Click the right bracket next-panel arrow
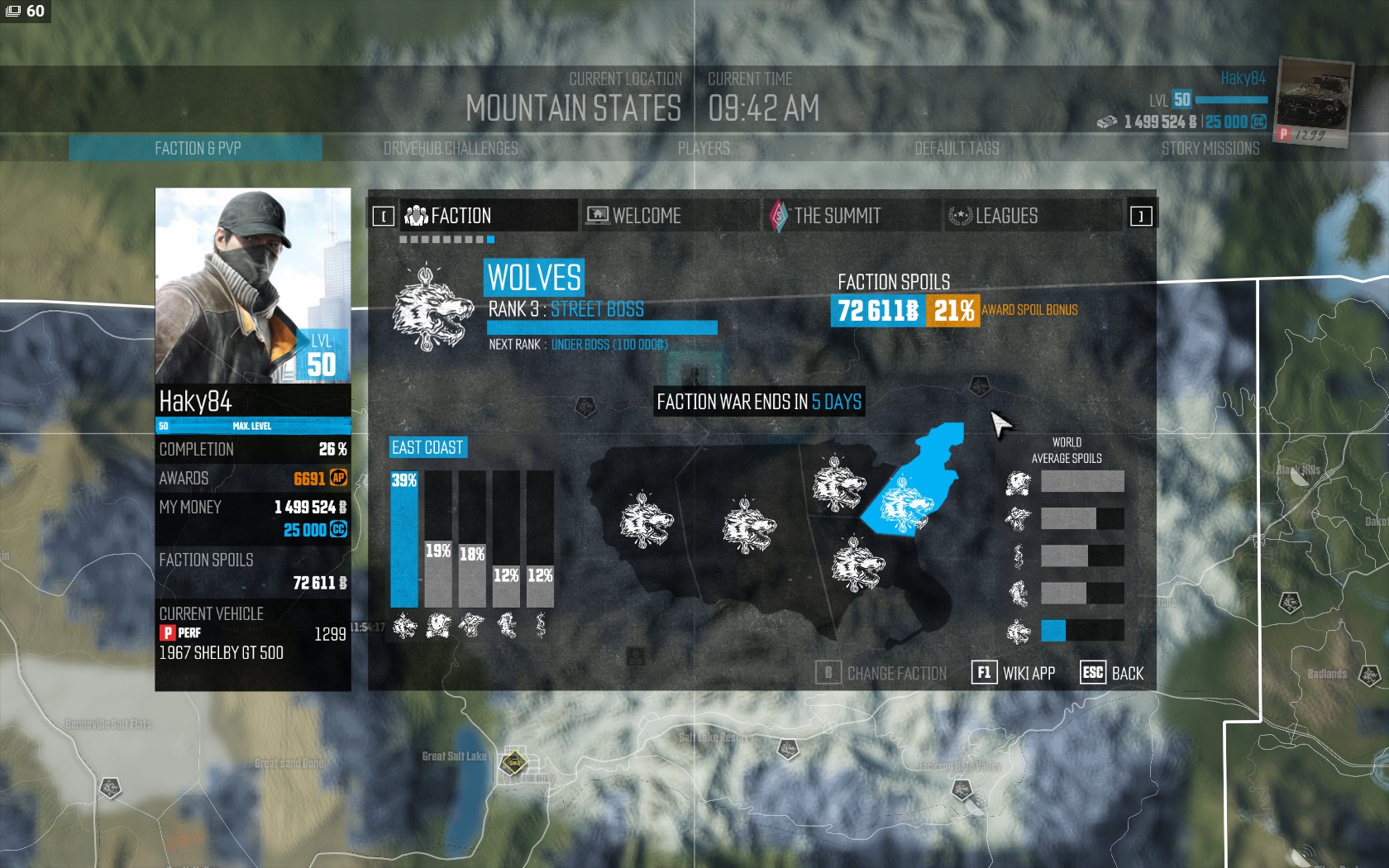The width and height of the screenshot is (1389, 868). (1141, 217)
